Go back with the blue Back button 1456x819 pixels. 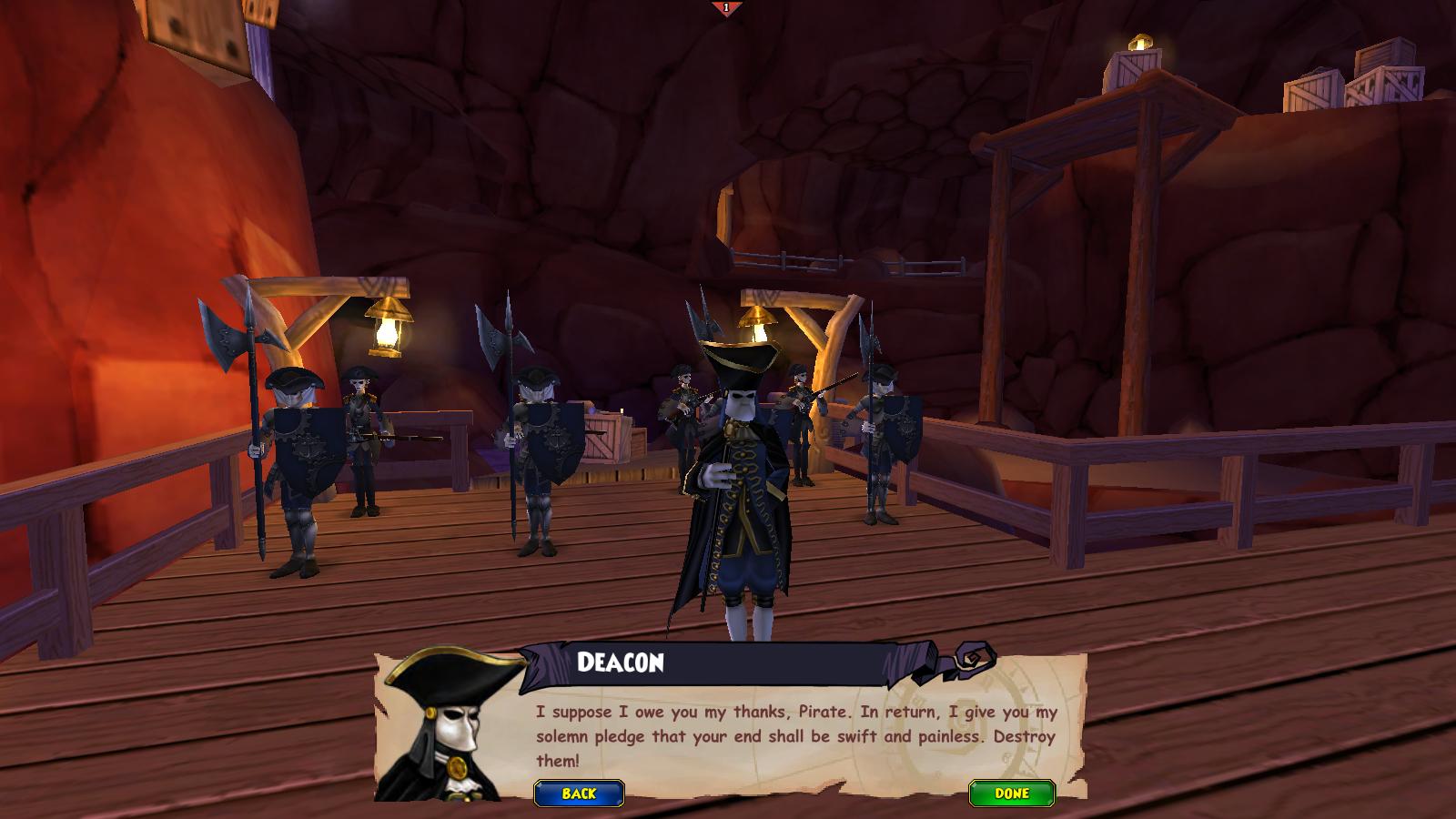(579, 794)
